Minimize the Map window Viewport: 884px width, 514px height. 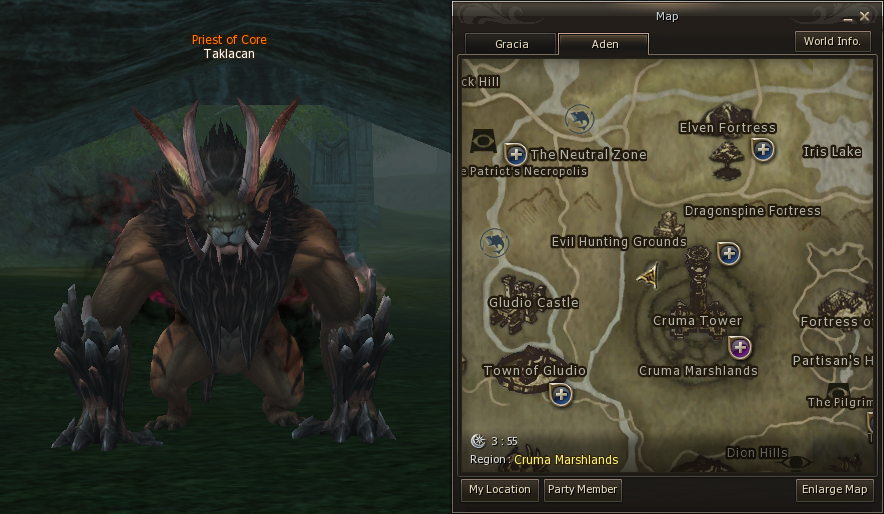[x=848, y=17]
